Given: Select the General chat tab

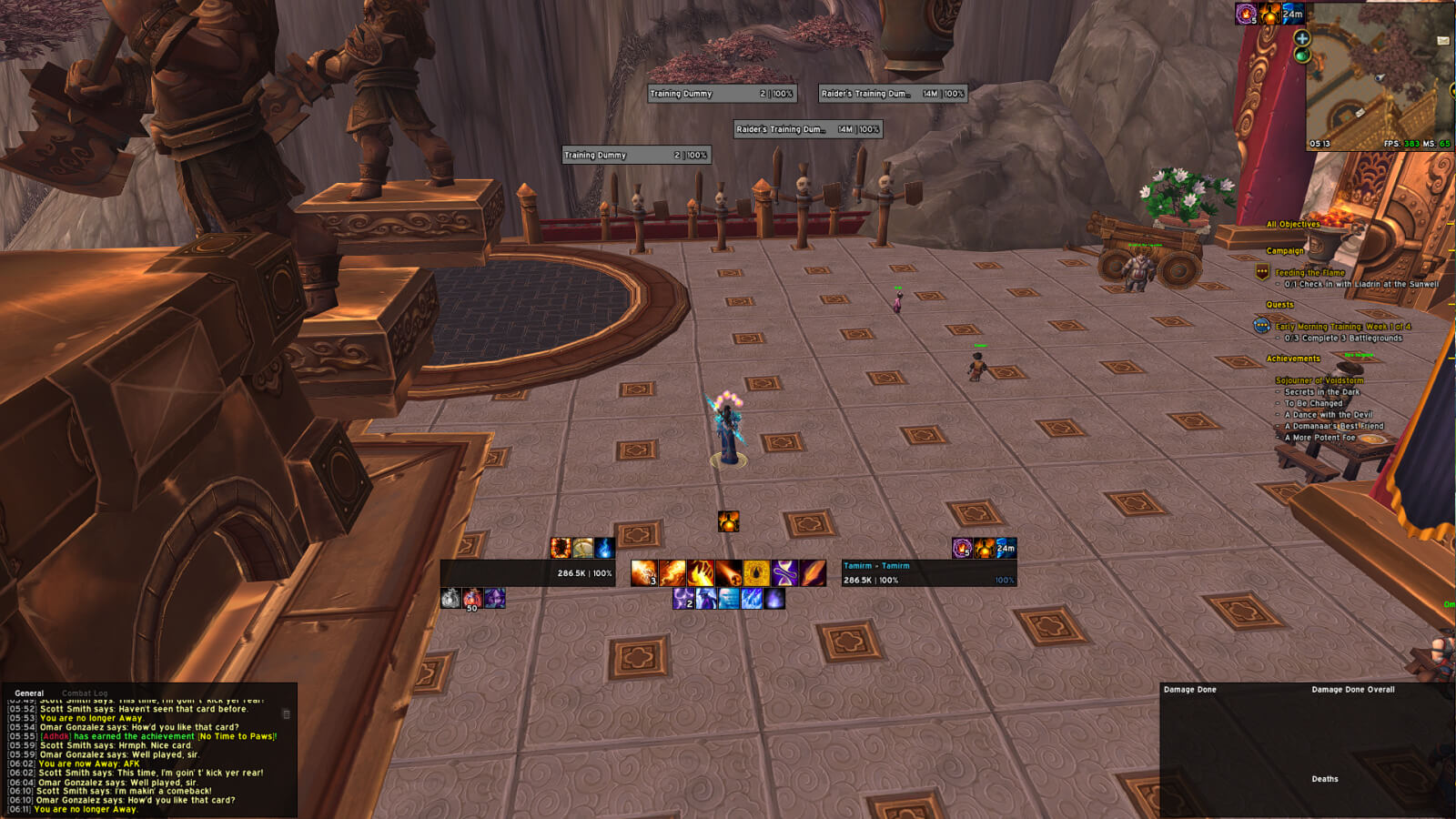Looking at the screenshot, I should click(x=28, y=693).
